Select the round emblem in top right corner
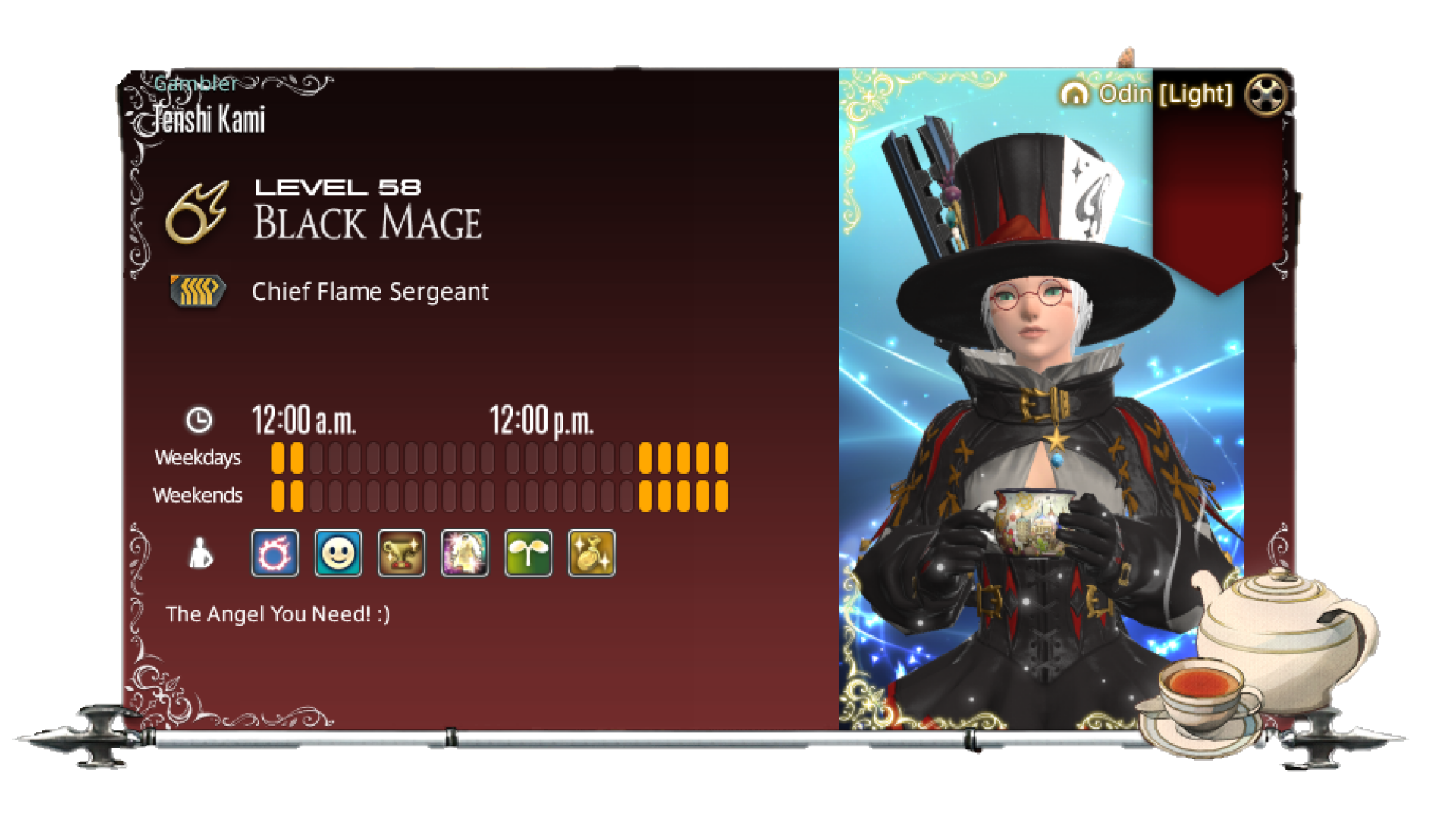Screen dimensions: 1456x819 tap(1265, 93)
